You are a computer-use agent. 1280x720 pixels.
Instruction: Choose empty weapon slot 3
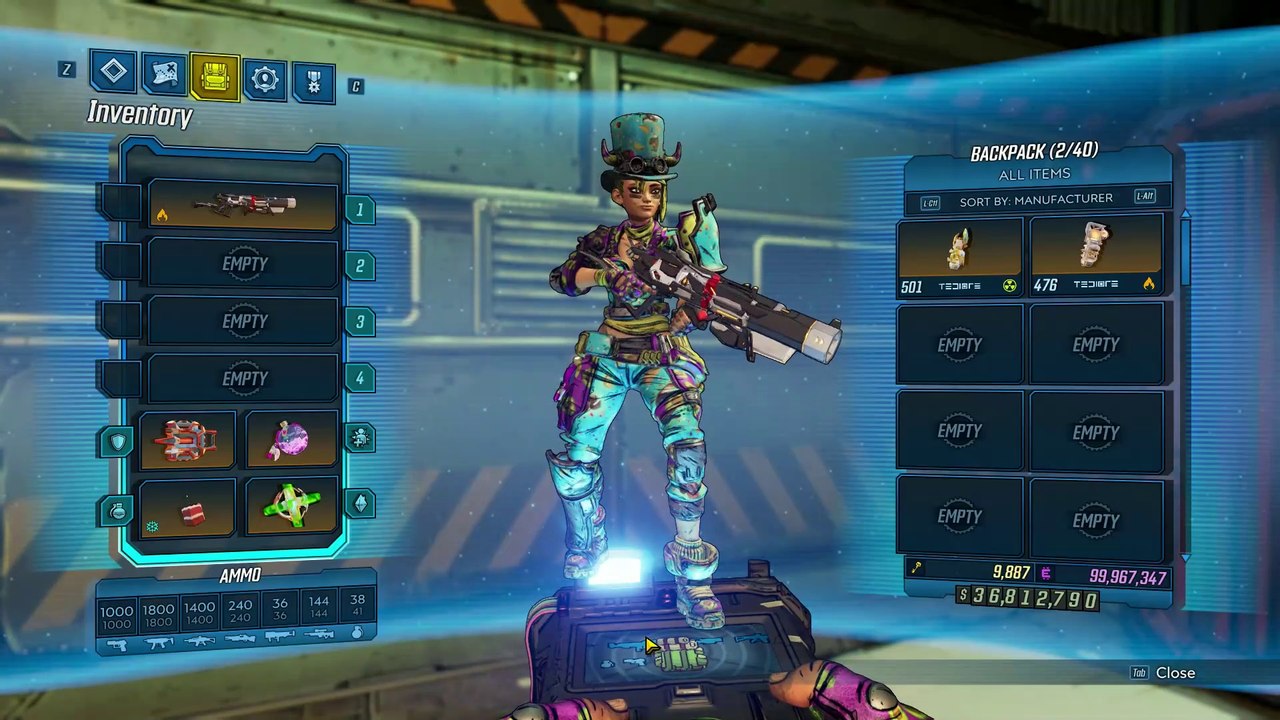point(243,321)
